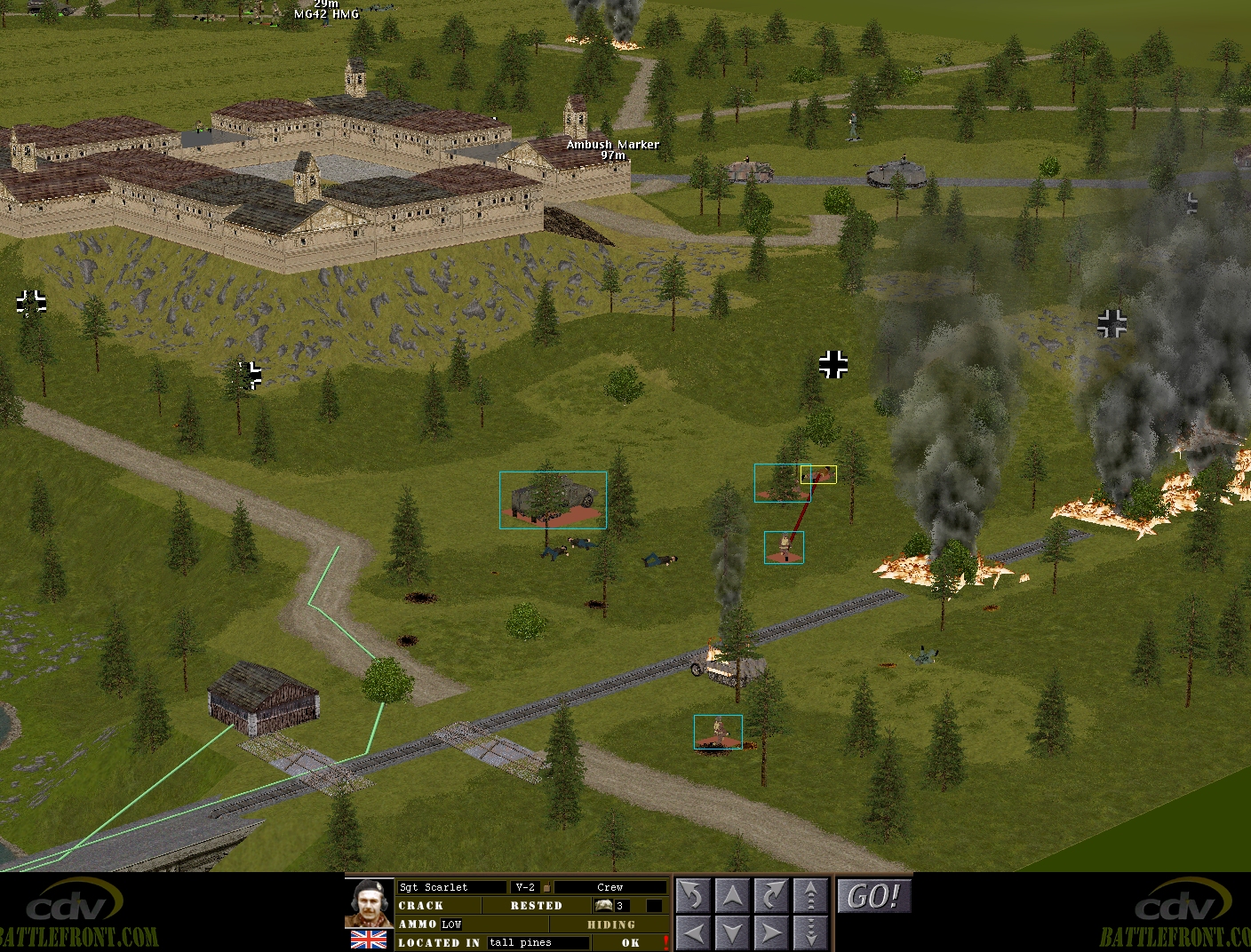The width and height of the screenshot is (1251, 952).
Task: Lower camera with the dotted down arrow
Action: (809, 933)
